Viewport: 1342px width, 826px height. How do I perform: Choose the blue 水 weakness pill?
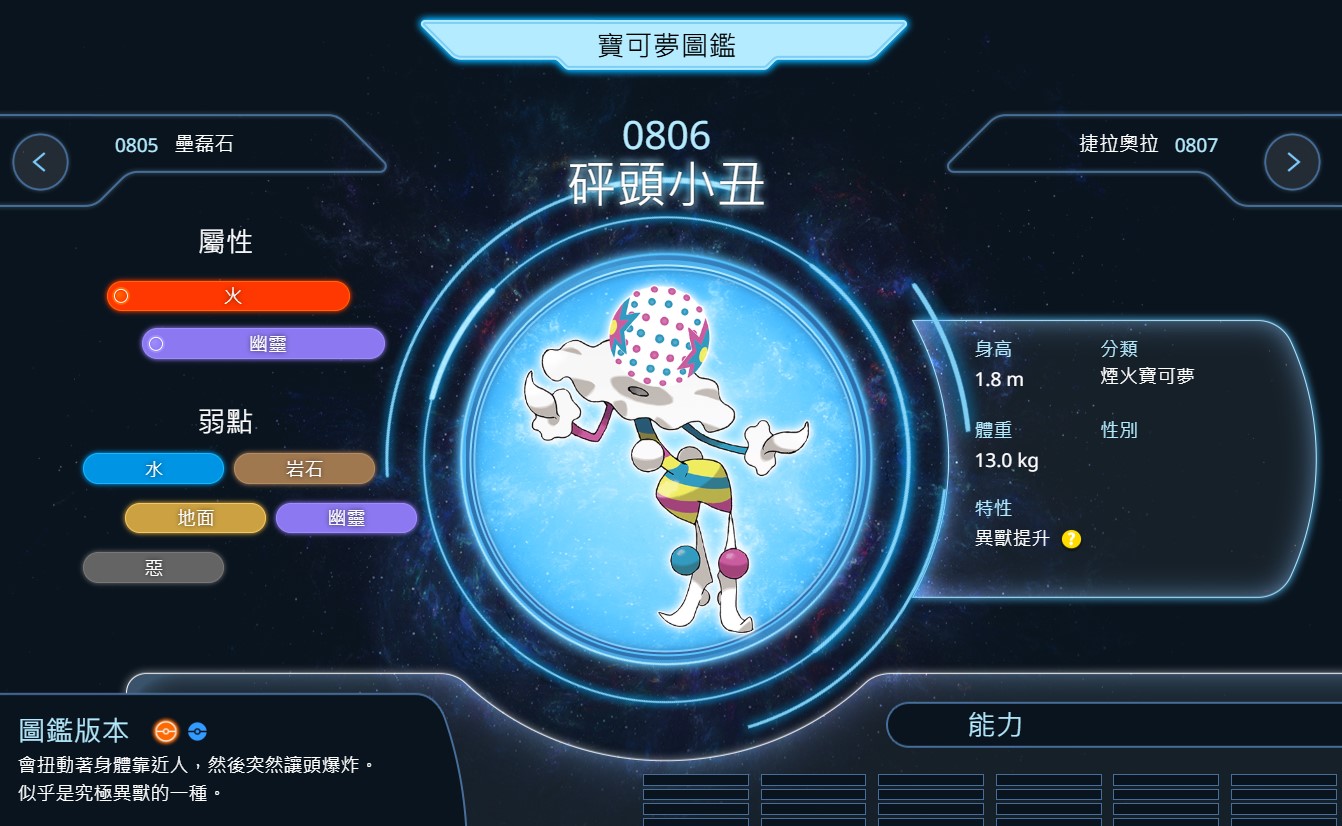(x=154, y=469)
